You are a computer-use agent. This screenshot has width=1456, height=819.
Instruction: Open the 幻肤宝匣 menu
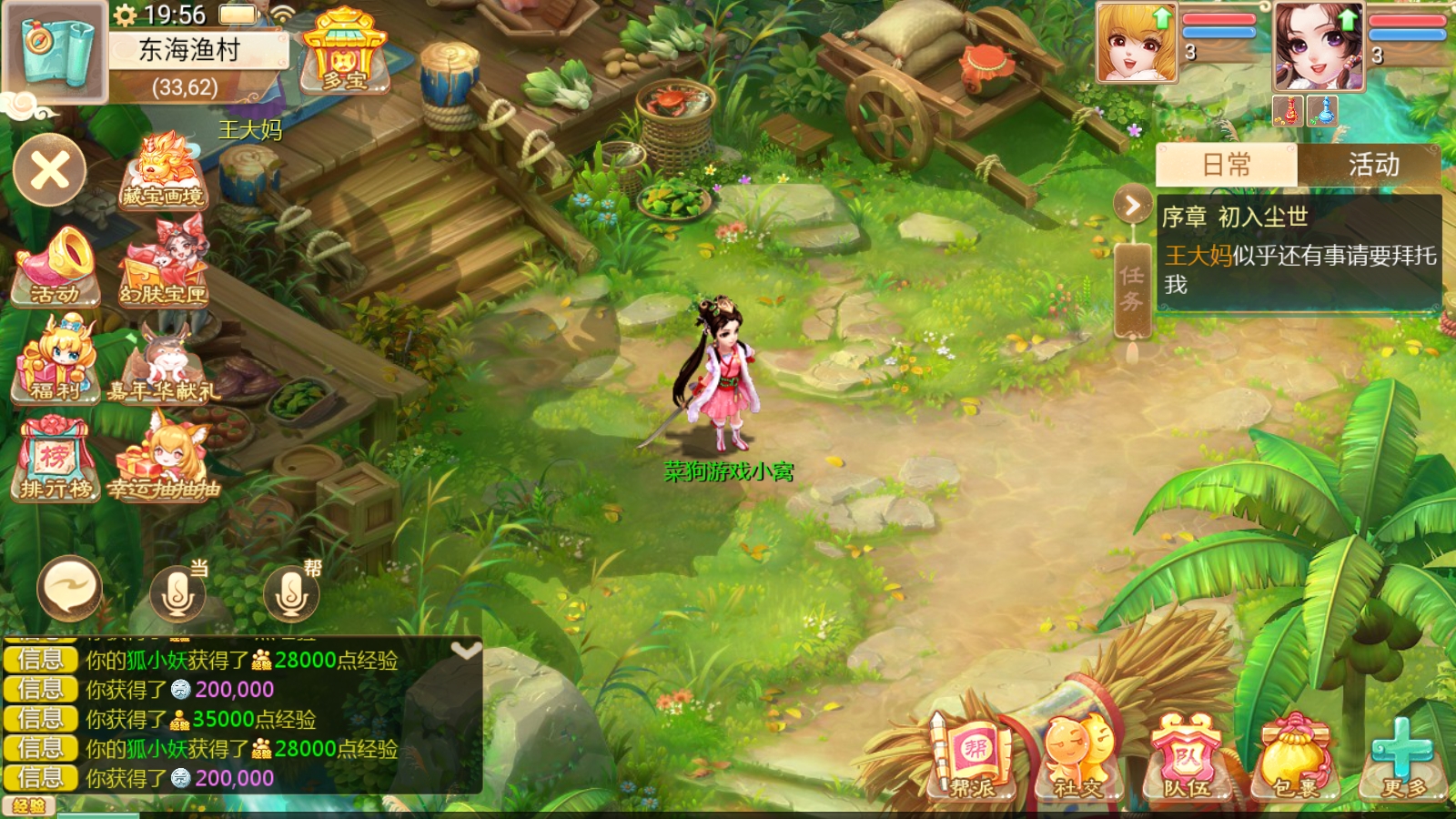point(165,267)
